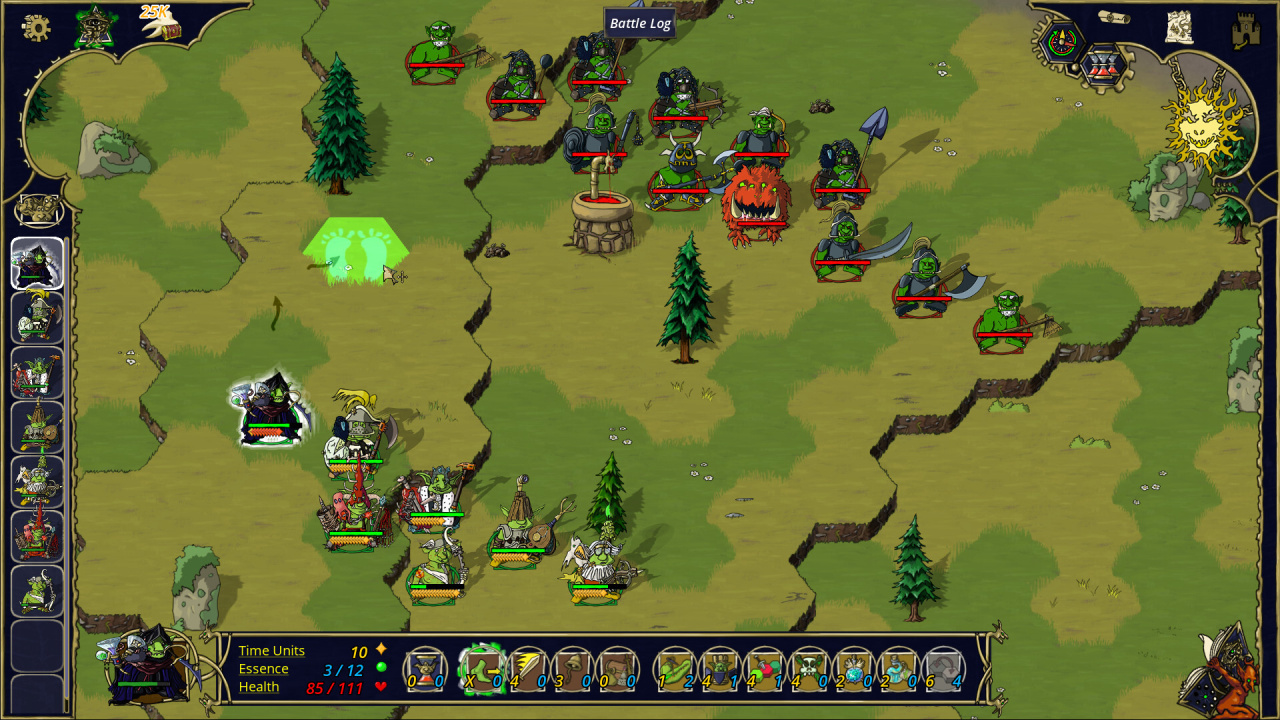This screenshot has height=720, width=1280.
Task: Select the bell ability icon
Action: (x=573, y=669)
